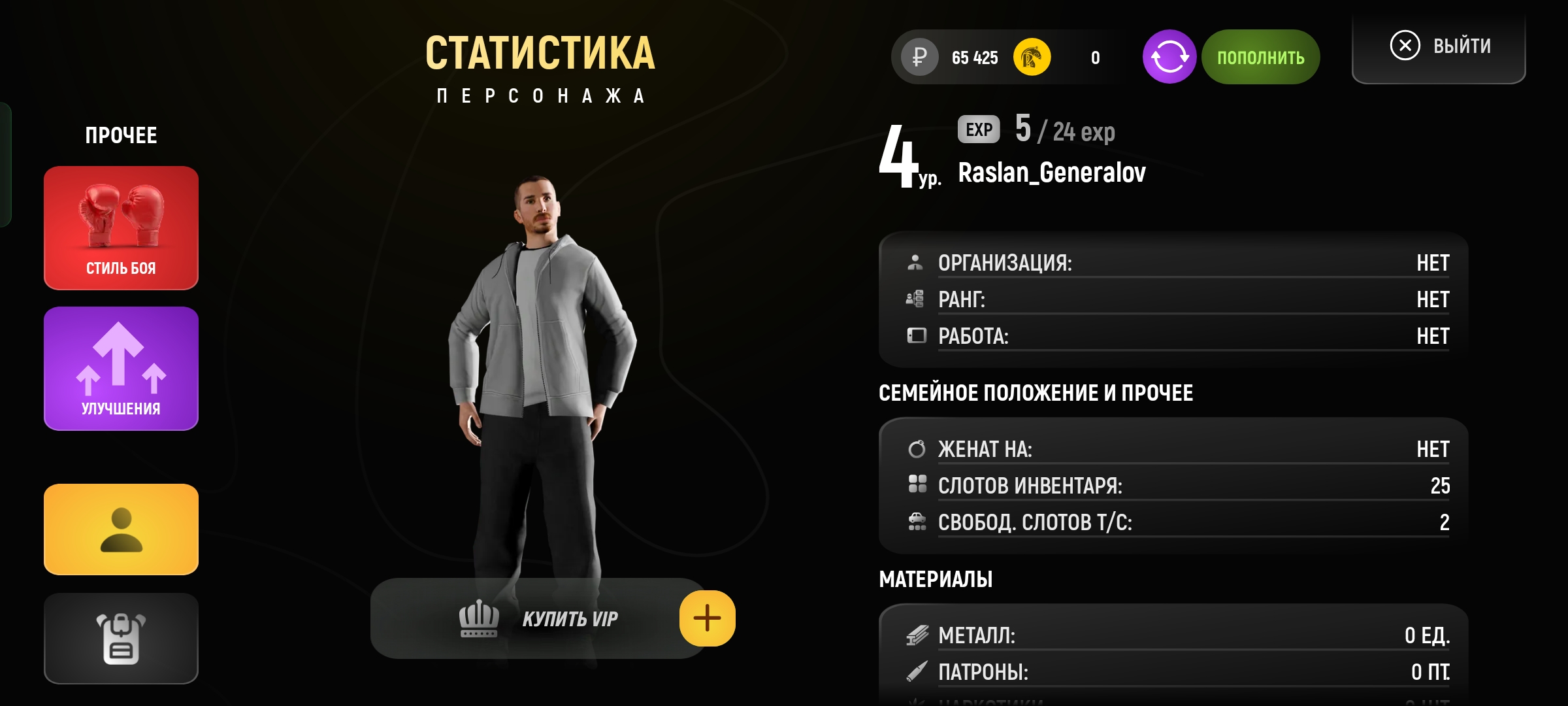Click the yellow character profile icon
The width and height of the screenshot is (1568, 706).
[121, 529]
